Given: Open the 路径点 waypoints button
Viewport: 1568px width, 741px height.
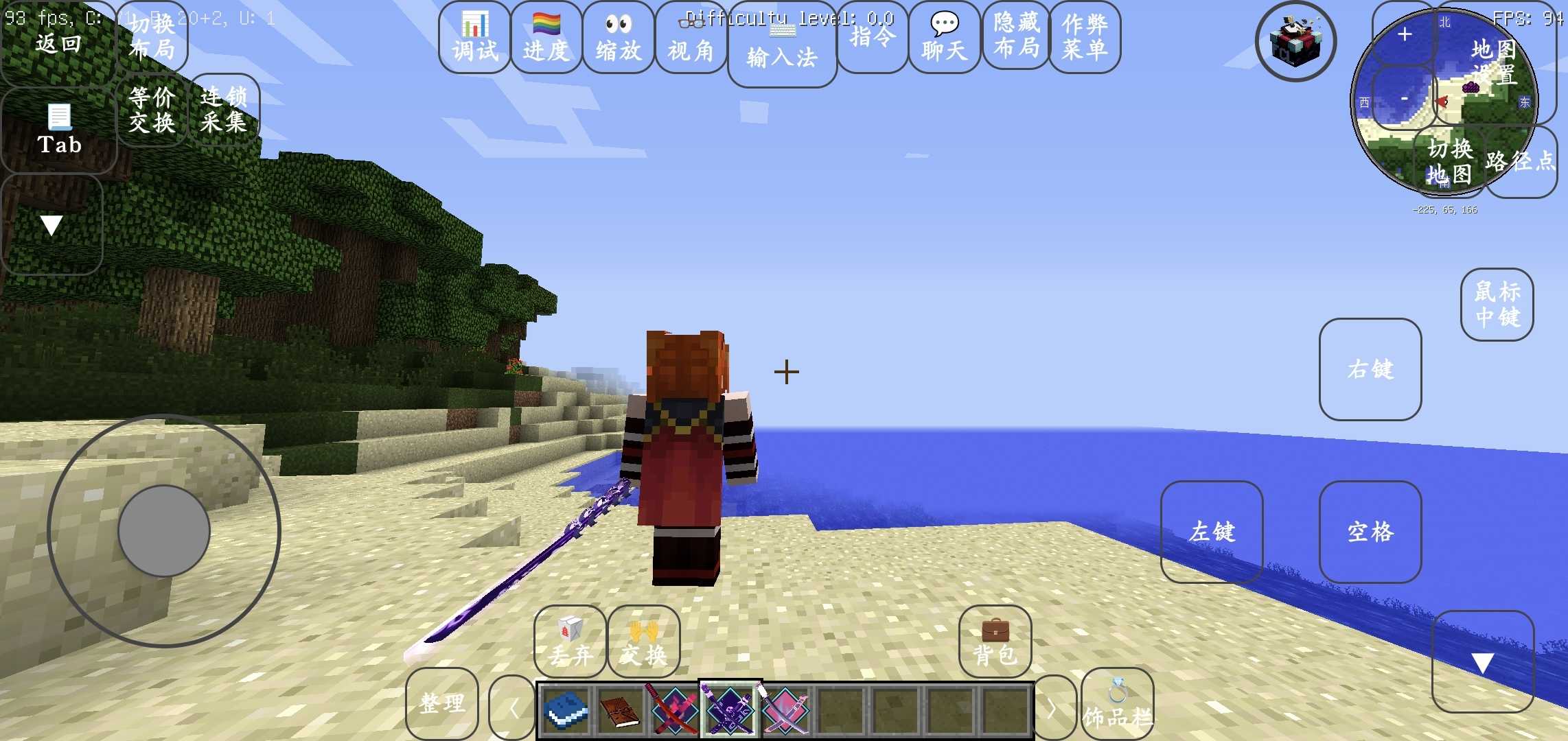Looking at the screenshot, I should coord(1521,161).
